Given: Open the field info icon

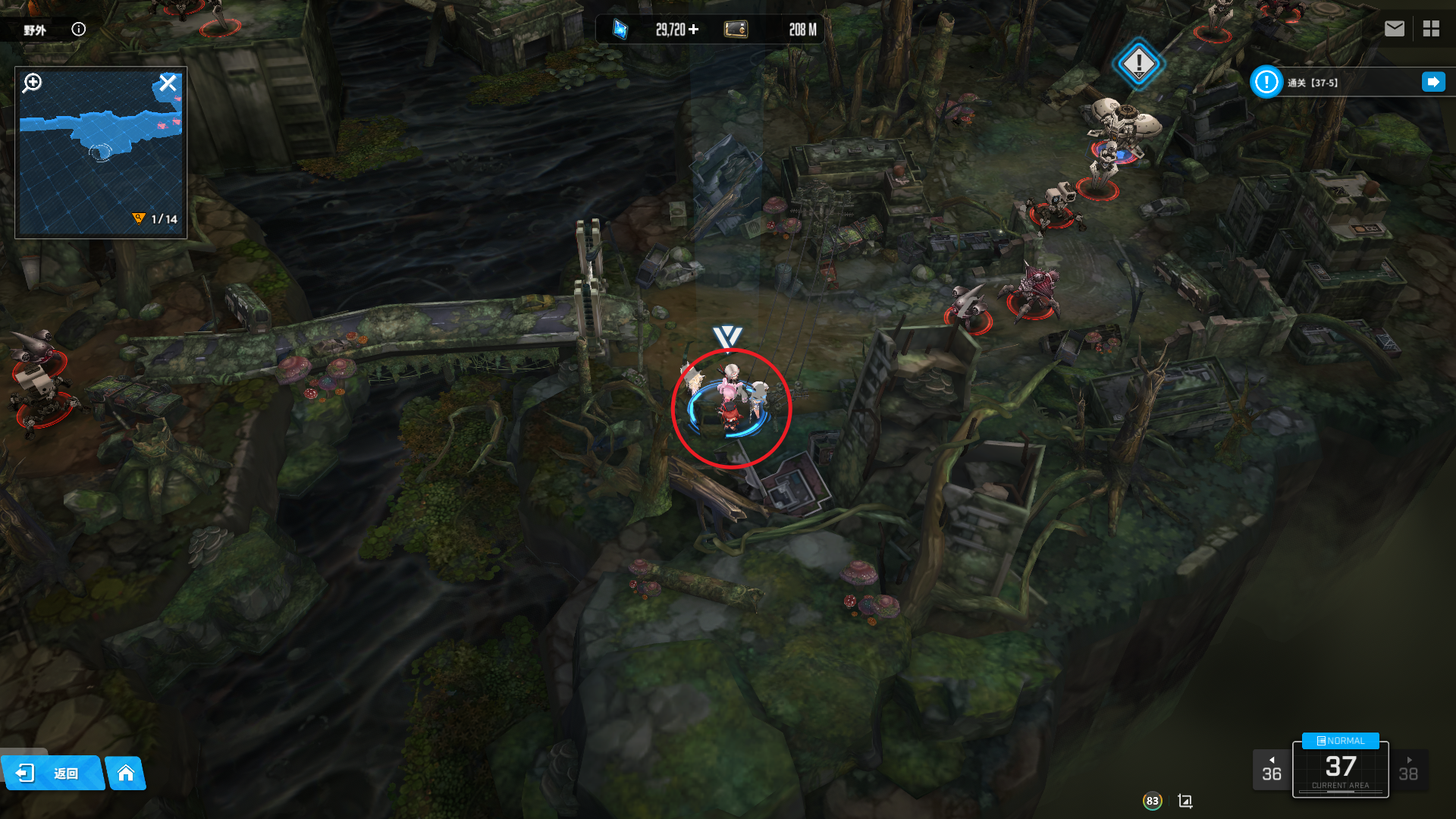Looking at the screenshot, I should [79, 30].
